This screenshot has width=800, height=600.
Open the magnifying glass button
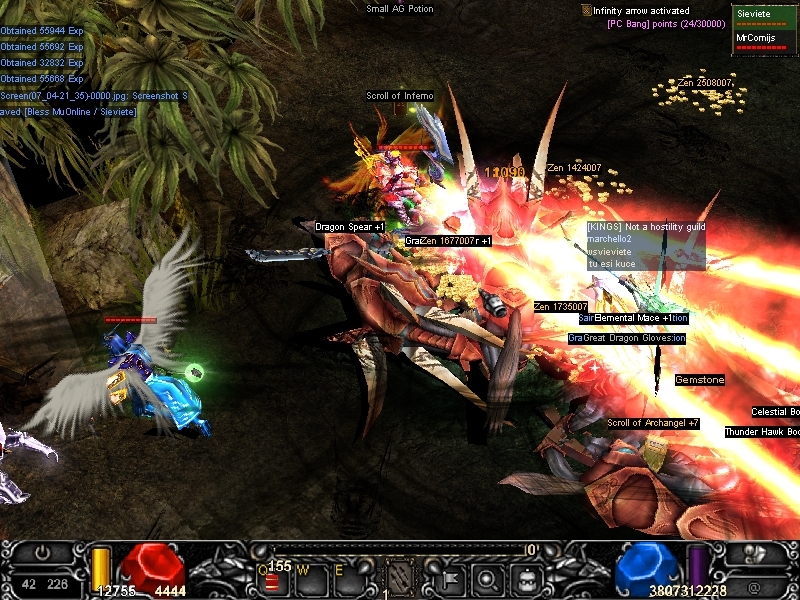click(x=486, y=577)
